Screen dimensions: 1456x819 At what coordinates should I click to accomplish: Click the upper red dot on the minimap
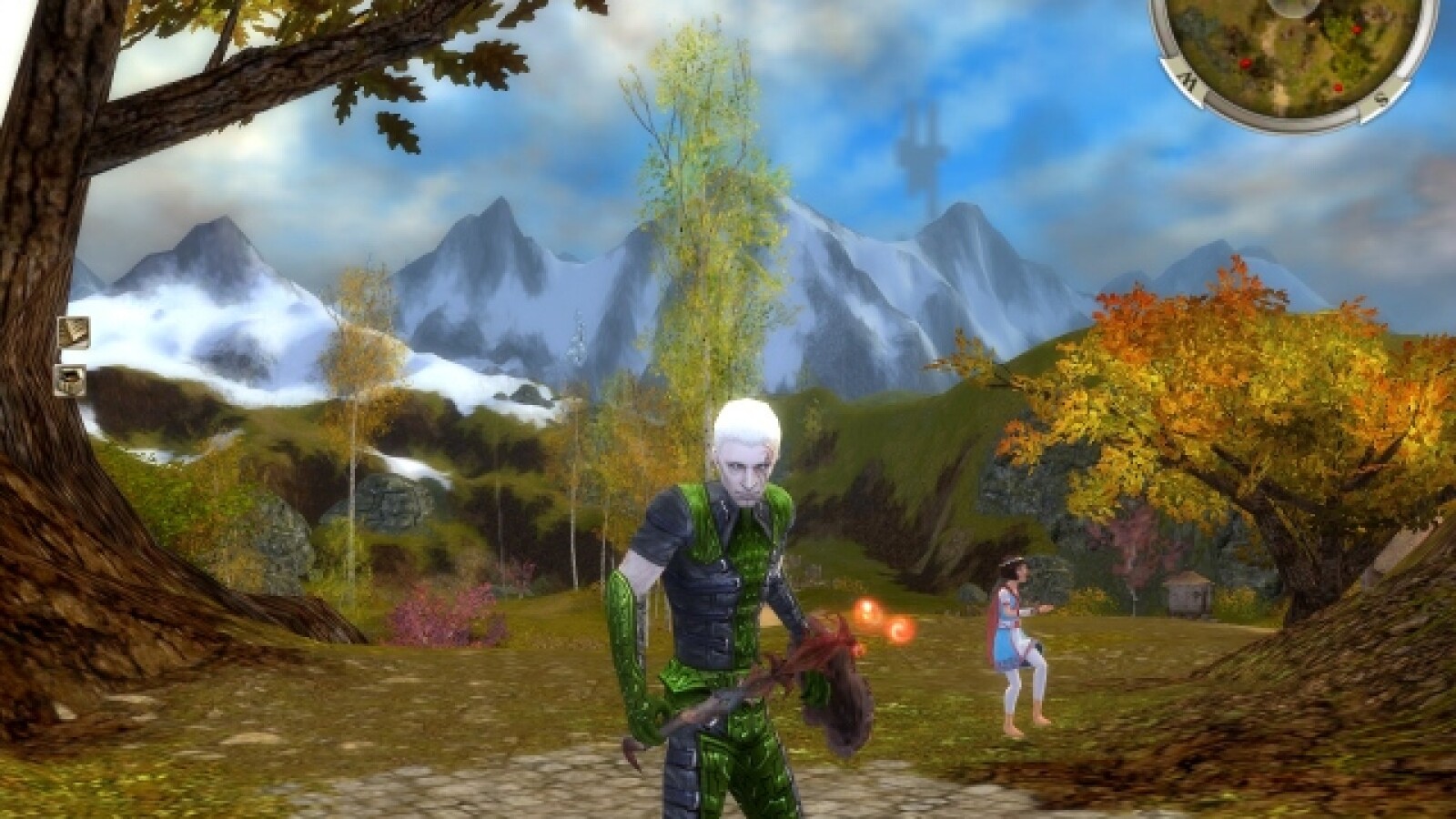coord(1356,30)
